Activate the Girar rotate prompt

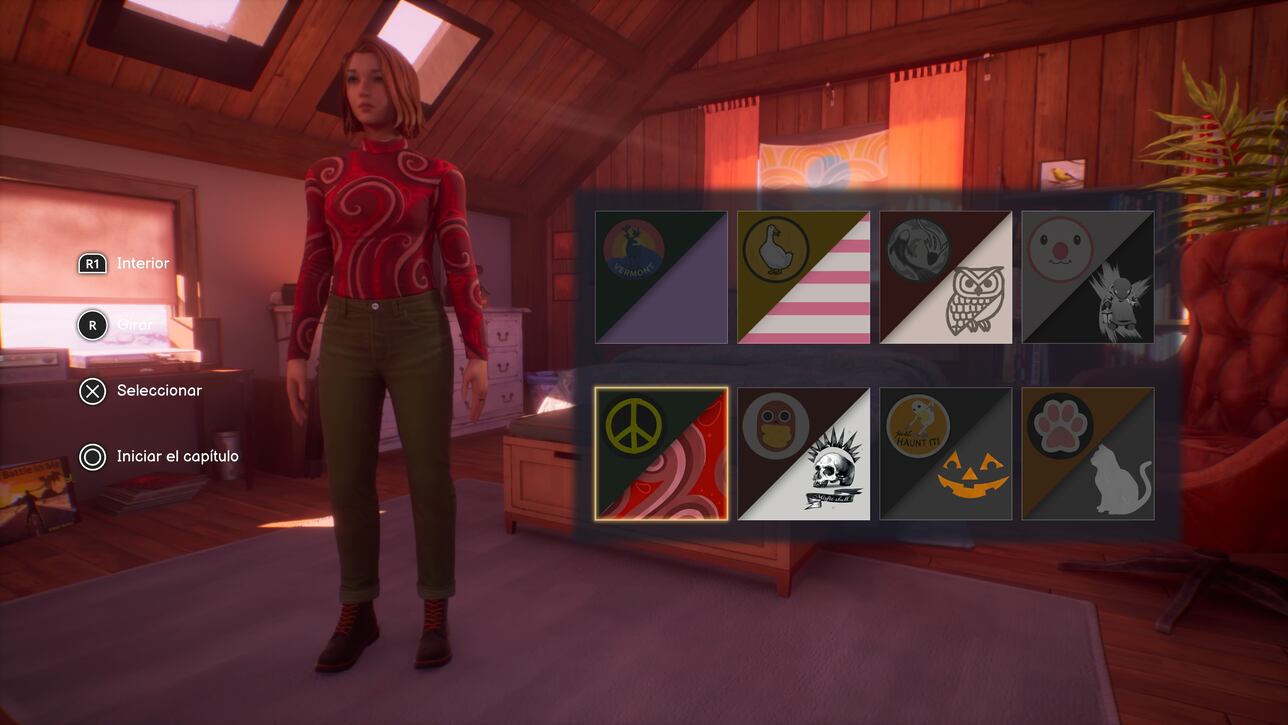coord(120,324)
